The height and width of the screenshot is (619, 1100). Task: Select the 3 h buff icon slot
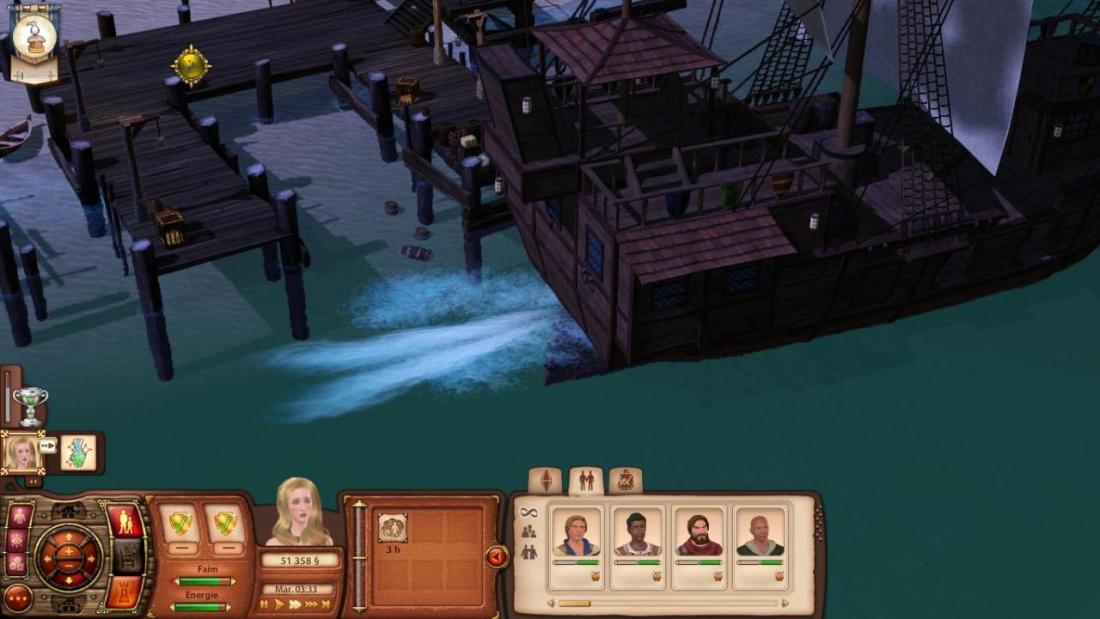click(x=392, y=527)
